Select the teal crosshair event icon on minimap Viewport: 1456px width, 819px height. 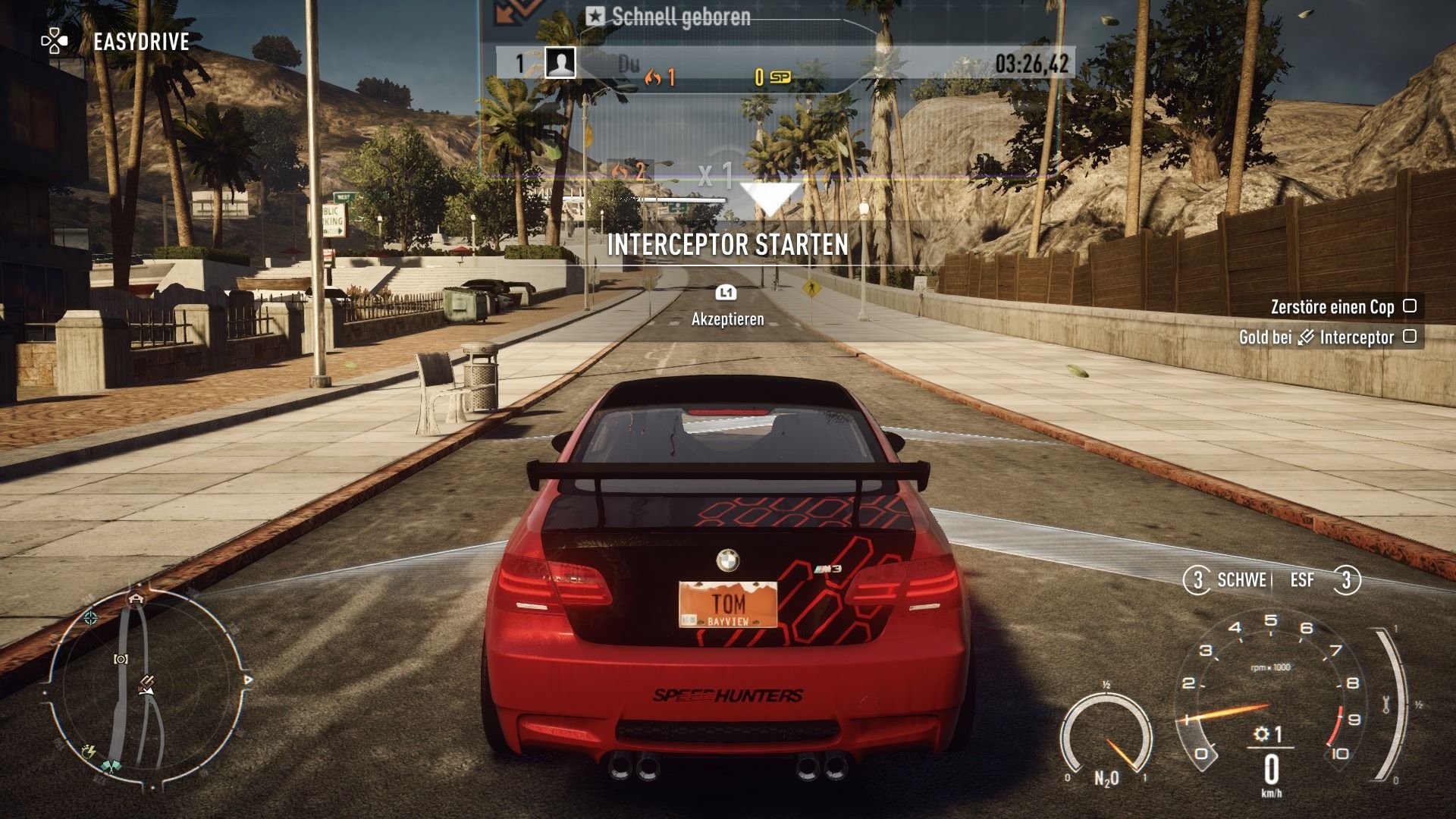(x=91, y=618)
